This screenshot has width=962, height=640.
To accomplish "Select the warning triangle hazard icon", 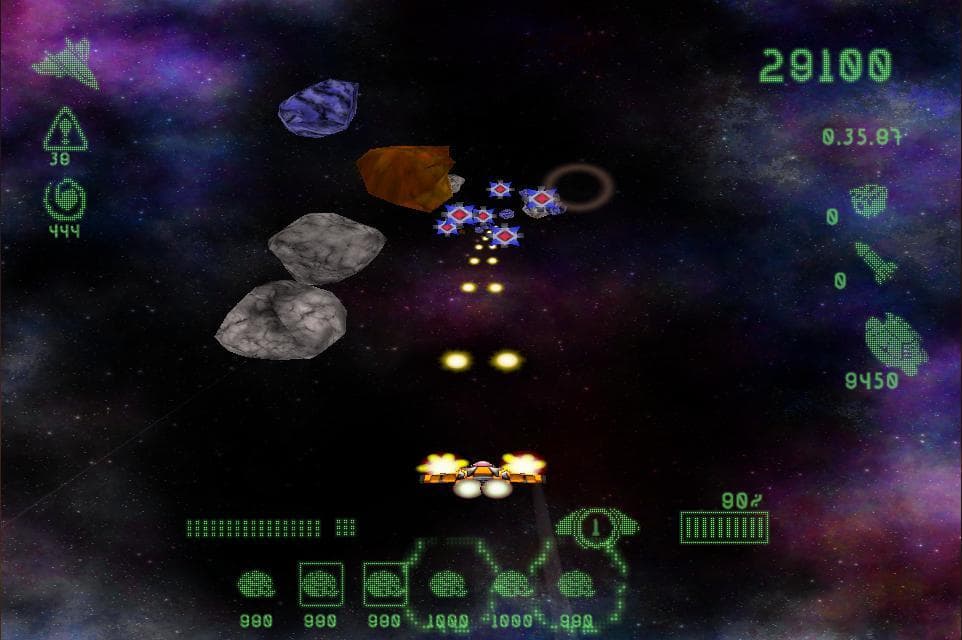I will pos(65,130).
